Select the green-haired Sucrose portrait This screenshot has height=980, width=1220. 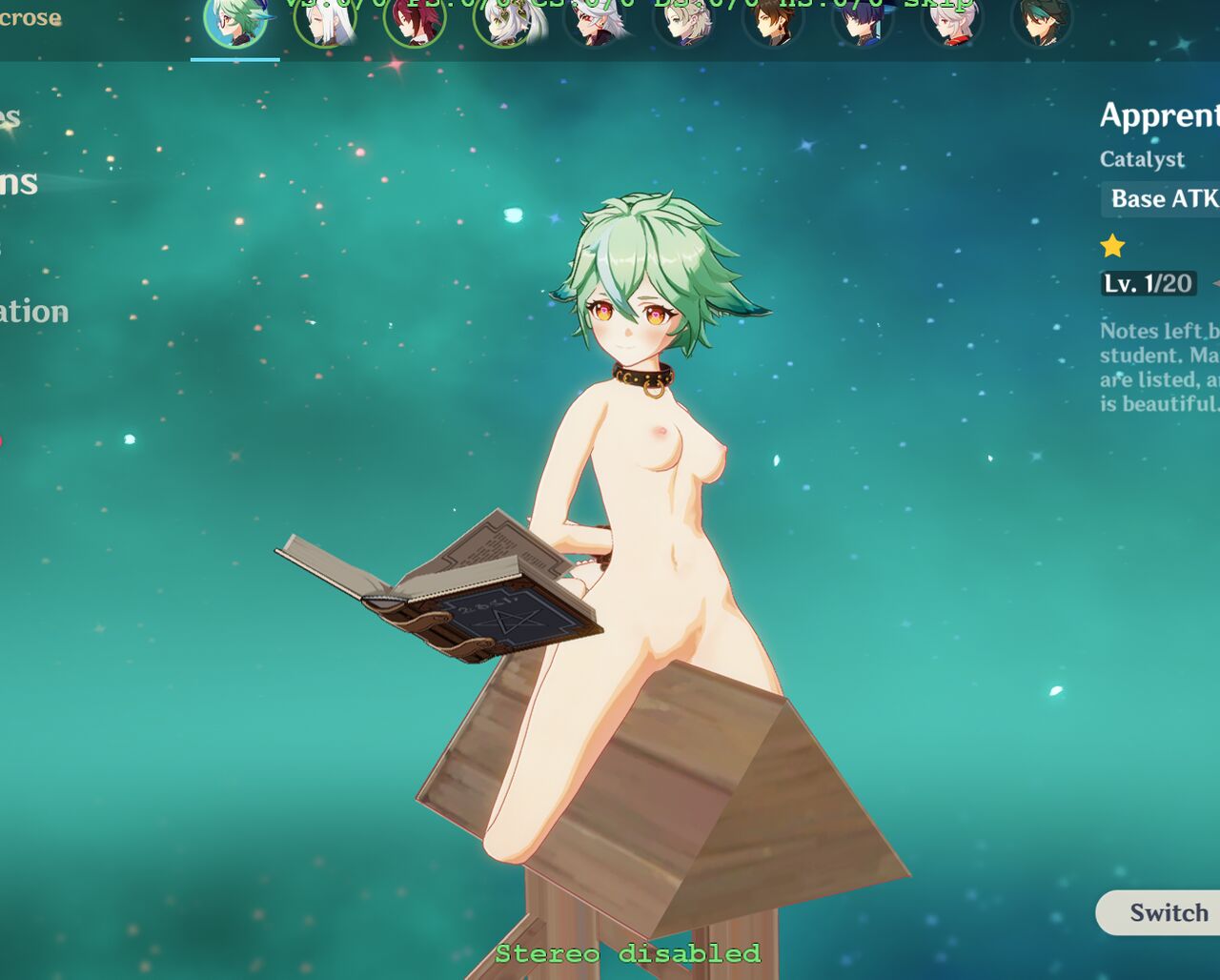[234, 22]
